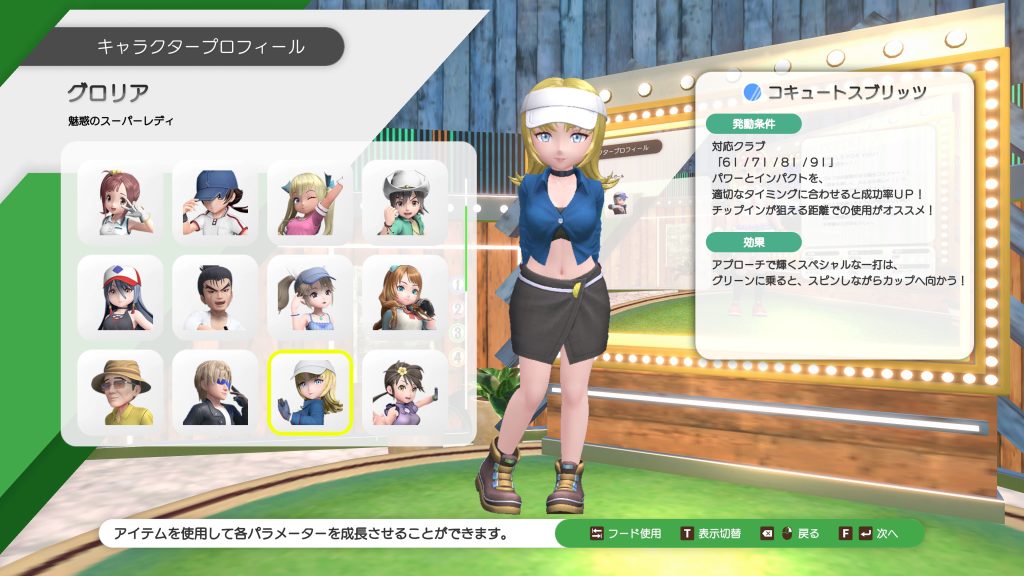
Task: Select the brown-haired girl making a peace sign
Action: pyautogui.click(x=120, y=203)
